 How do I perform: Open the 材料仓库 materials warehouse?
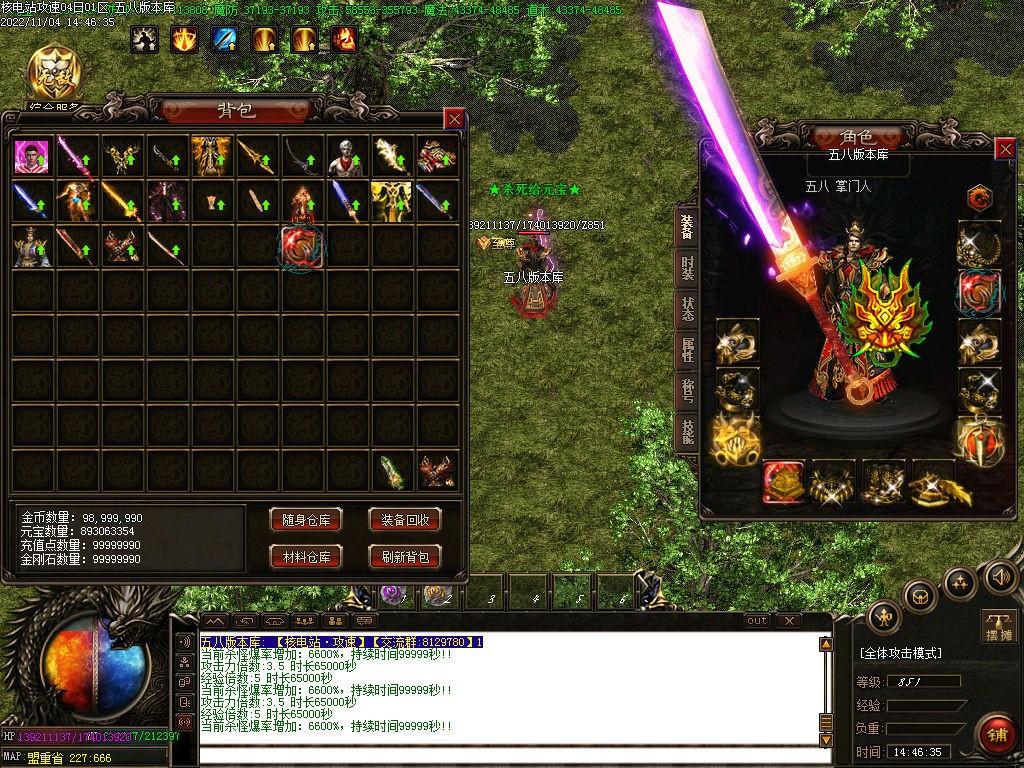tap(305, 557)
